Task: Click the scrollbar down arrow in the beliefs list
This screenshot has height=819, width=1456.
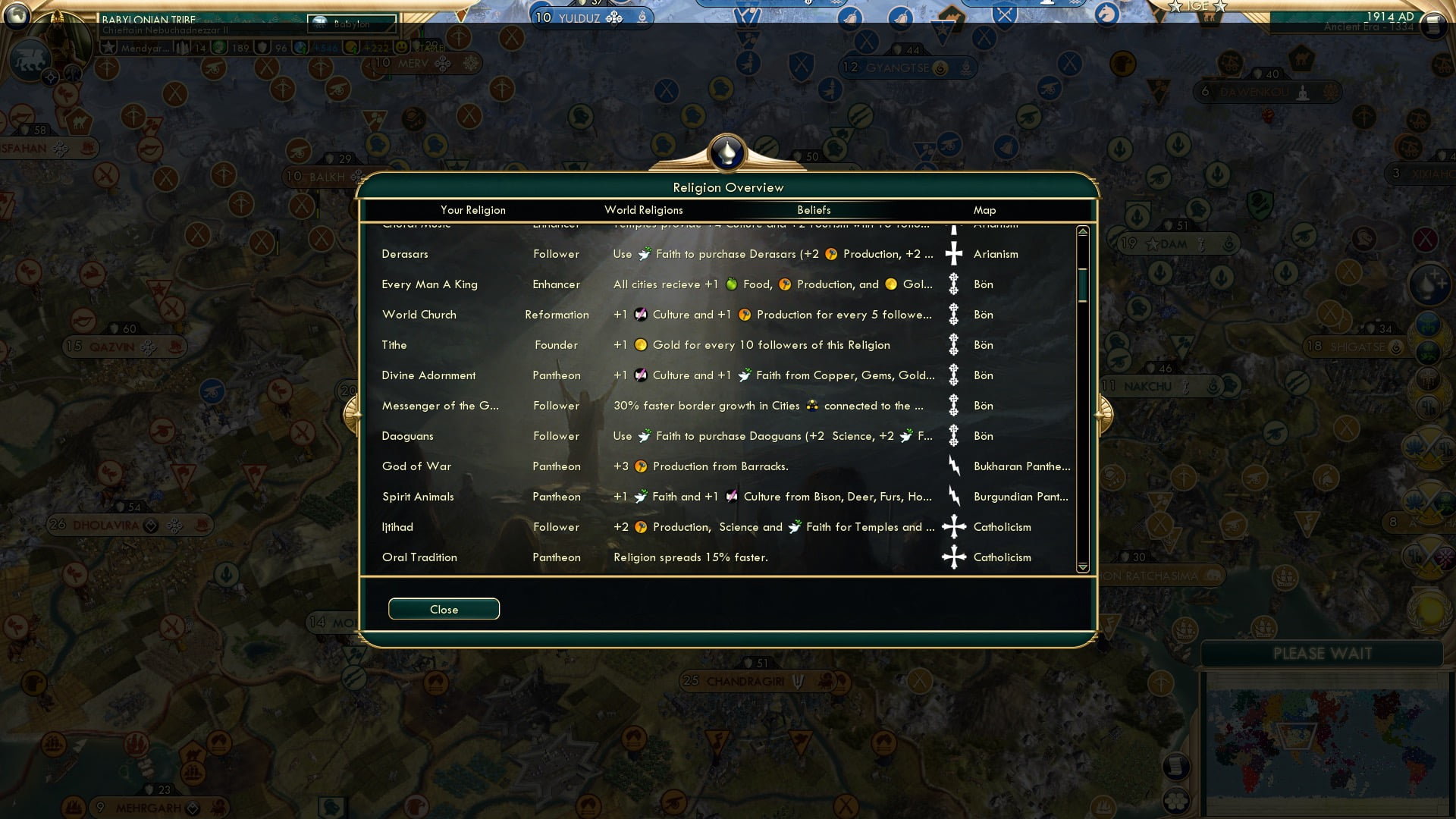Action: [x=1083, y=566]
